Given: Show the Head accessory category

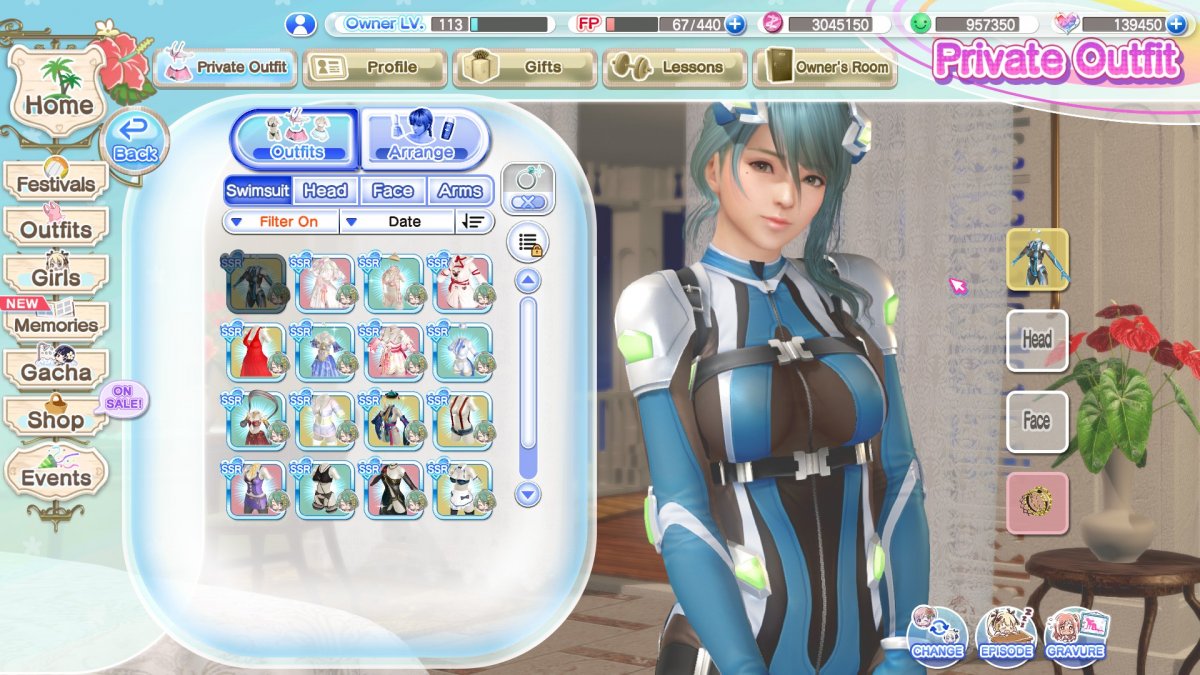Looking at the screenshot, I should tap(325, 190).
